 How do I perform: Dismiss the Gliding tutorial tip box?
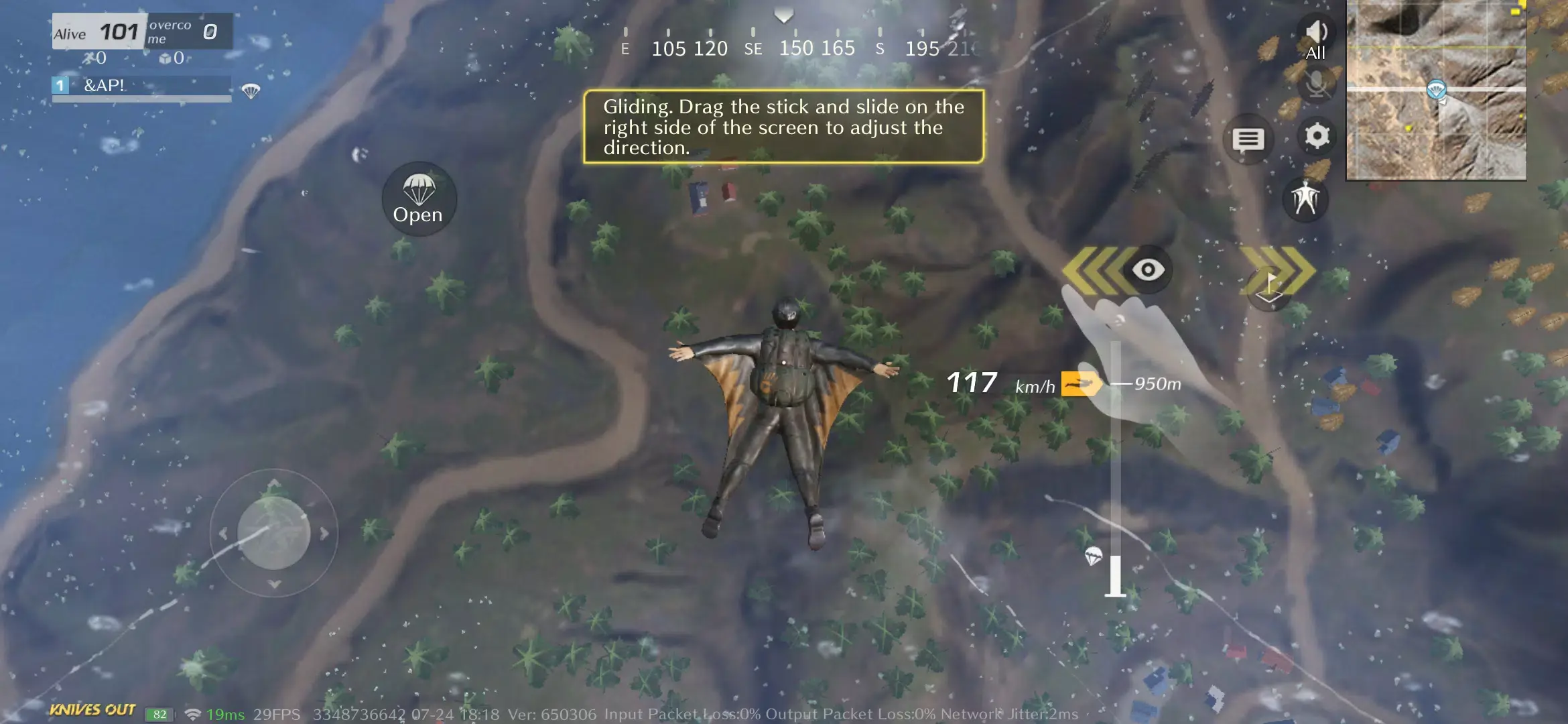coord(784,127)
